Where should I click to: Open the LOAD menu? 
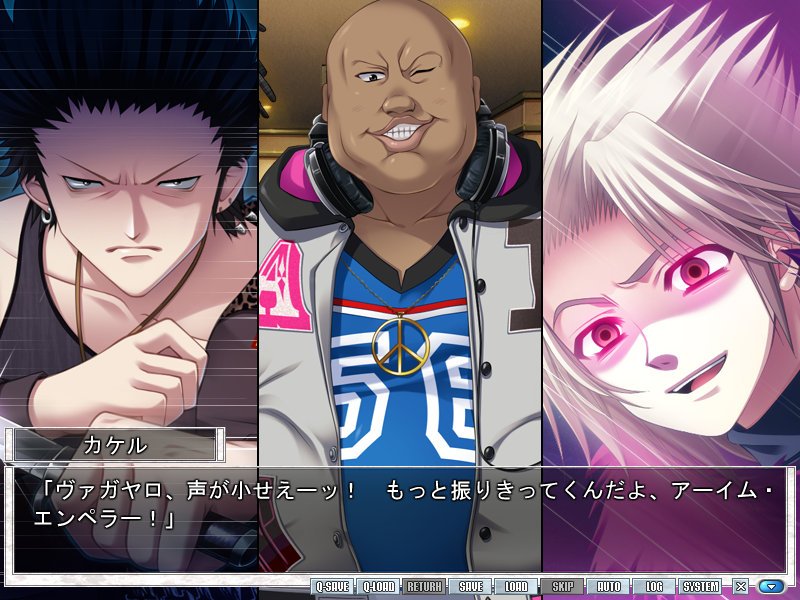click(516, 587)
